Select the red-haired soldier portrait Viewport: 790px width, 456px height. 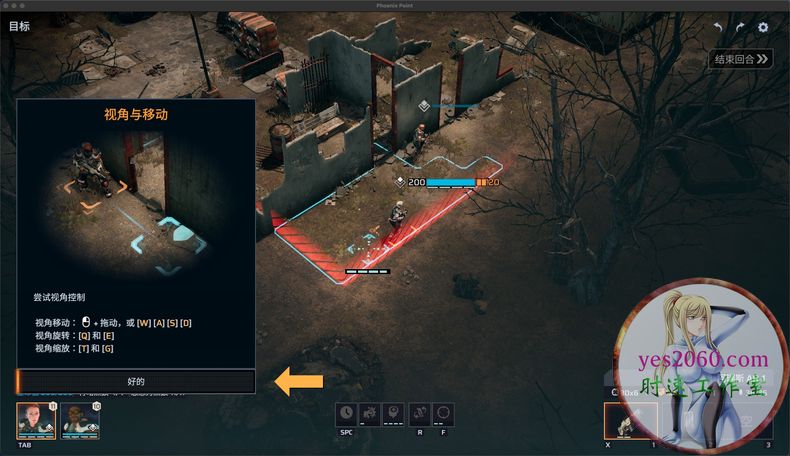tap(35, 421)
